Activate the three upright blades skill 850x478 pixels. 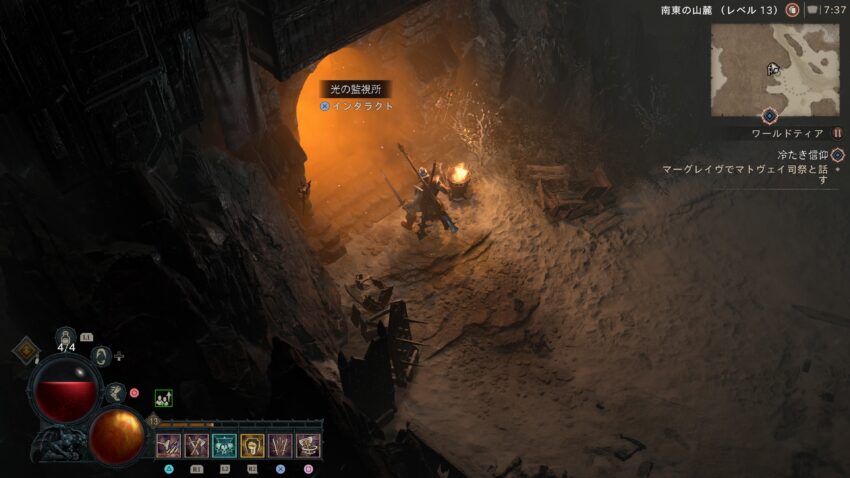point(280,446)
